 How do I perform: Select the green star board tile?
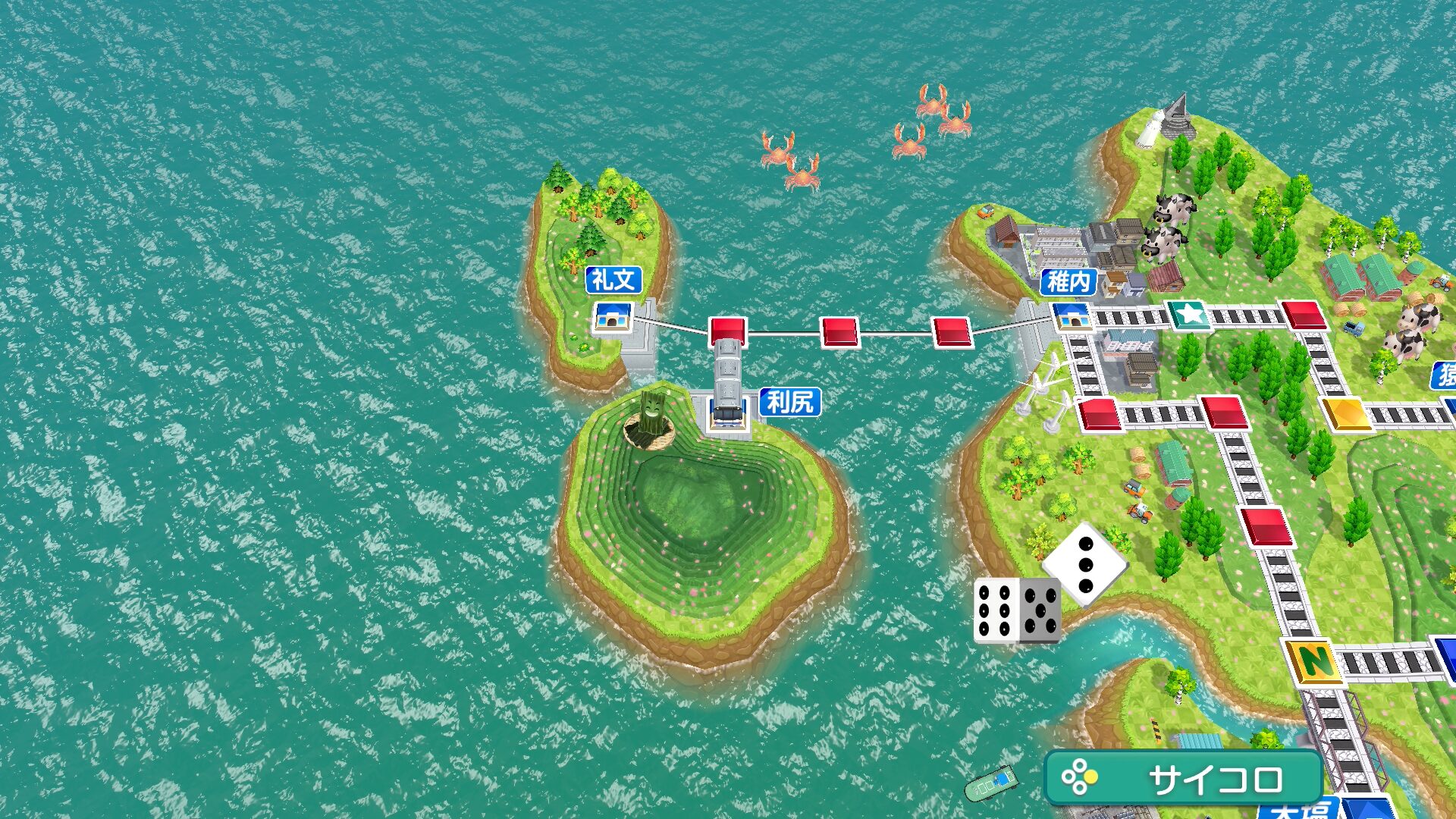click(x=1187, y=313)
